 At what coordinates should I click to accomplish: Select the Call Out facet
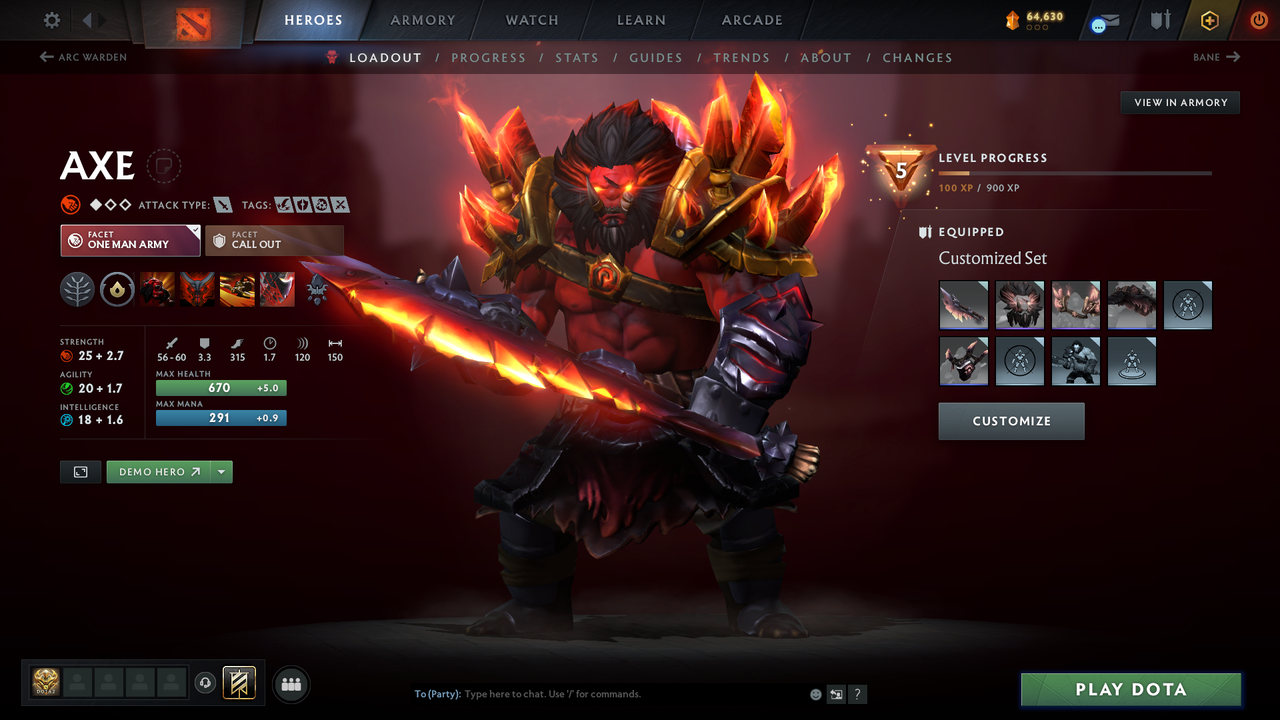[x=275, y=240]
